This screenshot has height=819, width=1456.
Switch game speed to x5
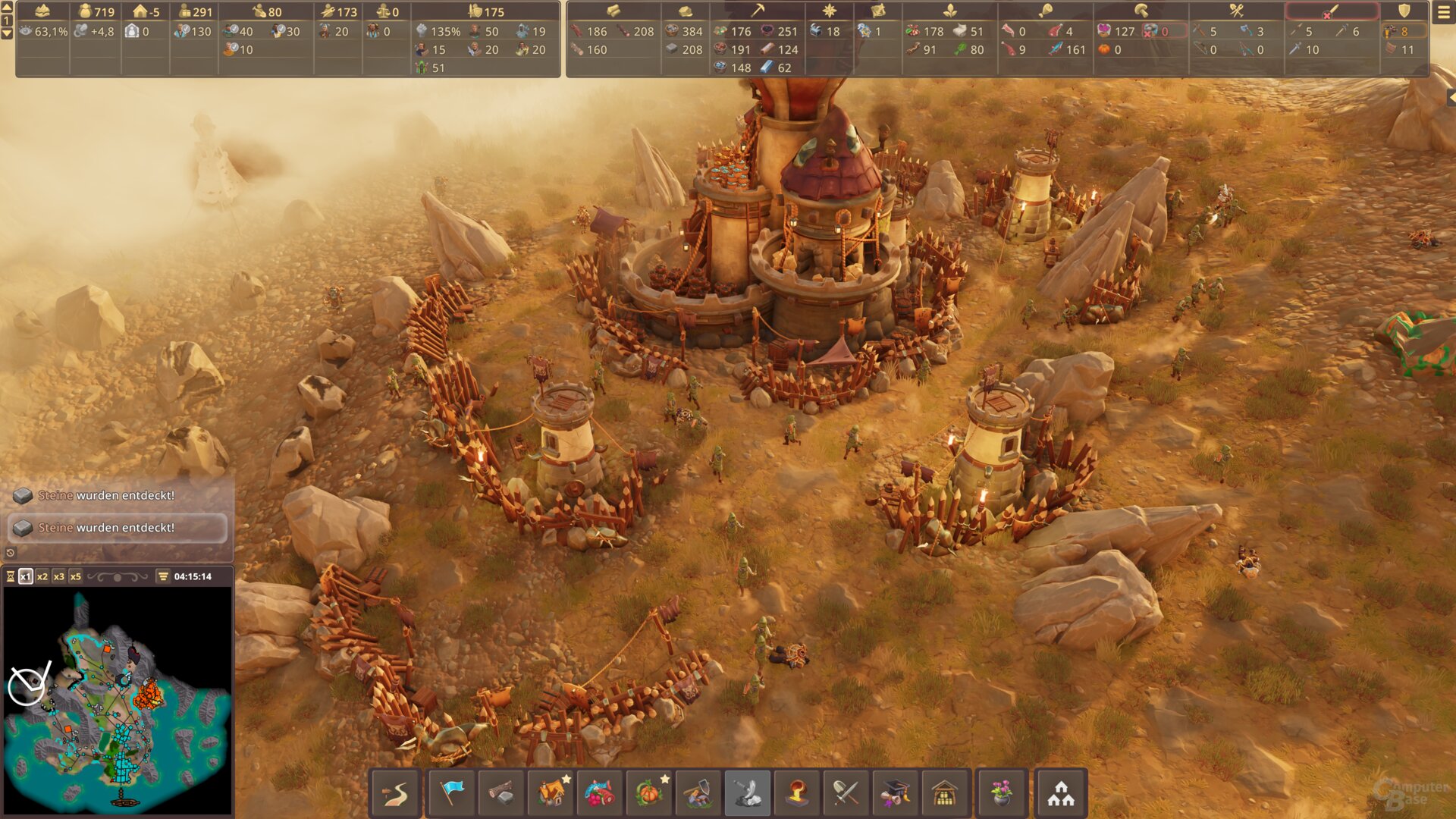[x=76, y=576]
